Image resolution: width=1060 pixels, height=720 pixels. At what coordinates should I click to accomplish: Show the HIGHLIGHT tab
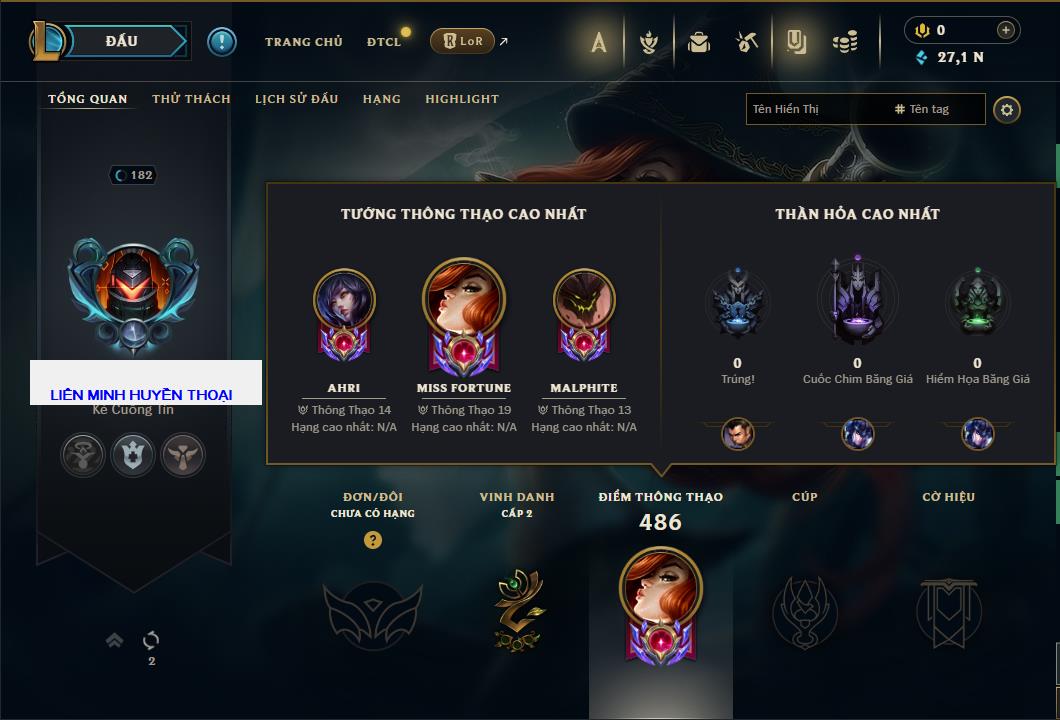point(461,99)
